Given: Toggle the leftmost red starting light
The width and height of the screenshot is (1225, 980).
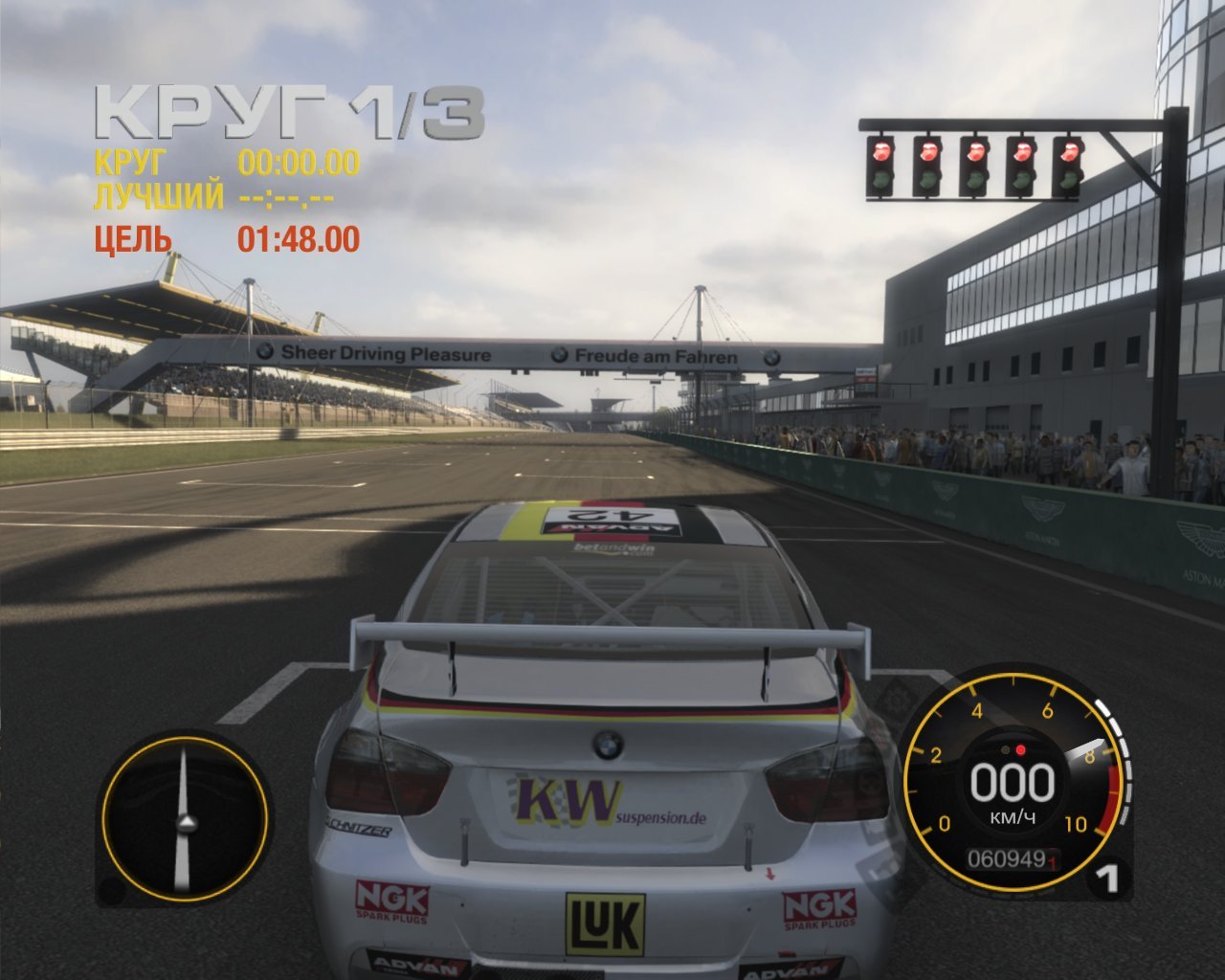Looking at the screenshot, I should 879,153.
